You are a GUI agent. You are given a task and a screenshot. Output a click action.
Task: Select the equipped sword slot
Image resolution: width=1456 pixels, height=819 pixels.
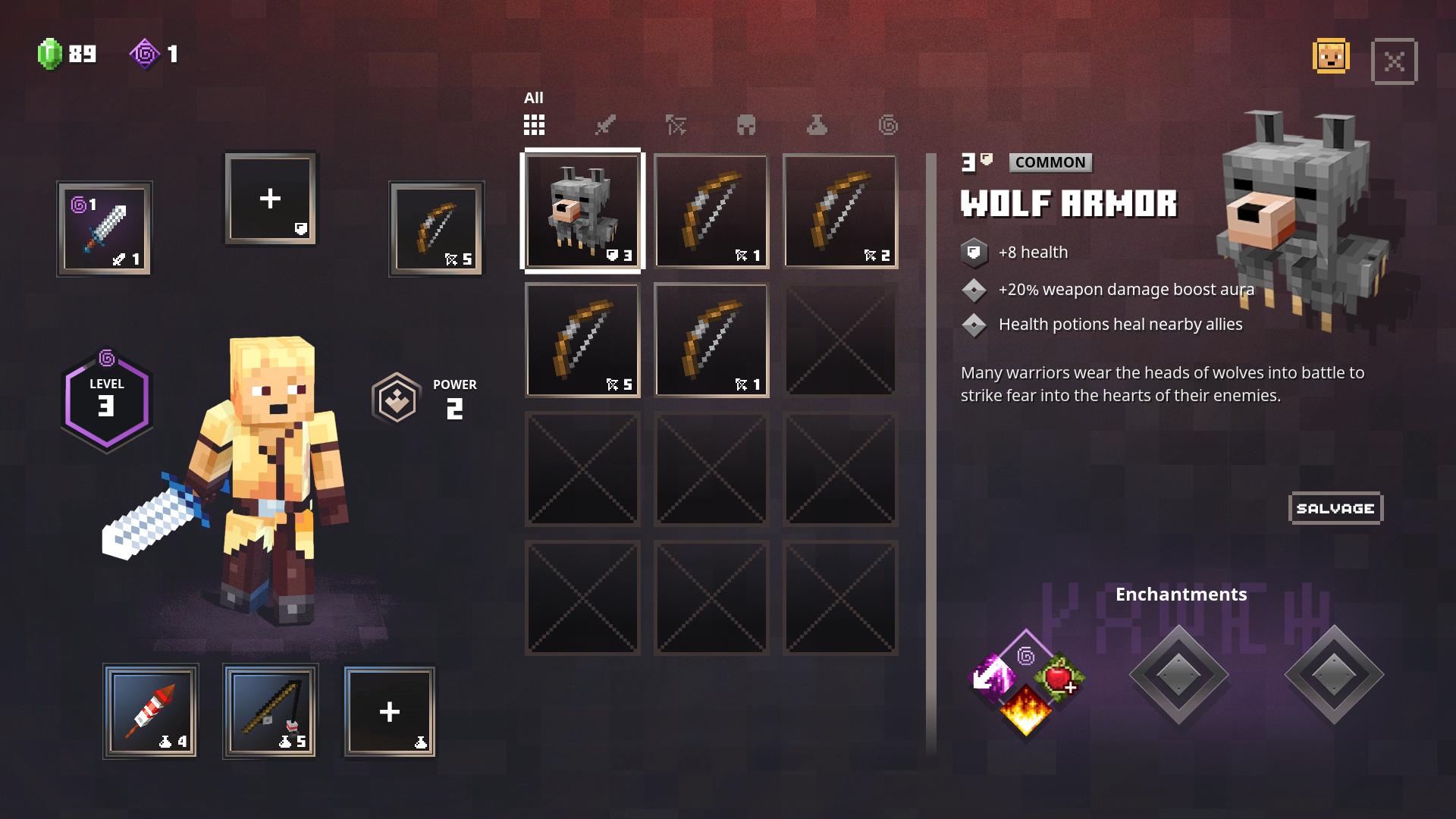[105, 228]
